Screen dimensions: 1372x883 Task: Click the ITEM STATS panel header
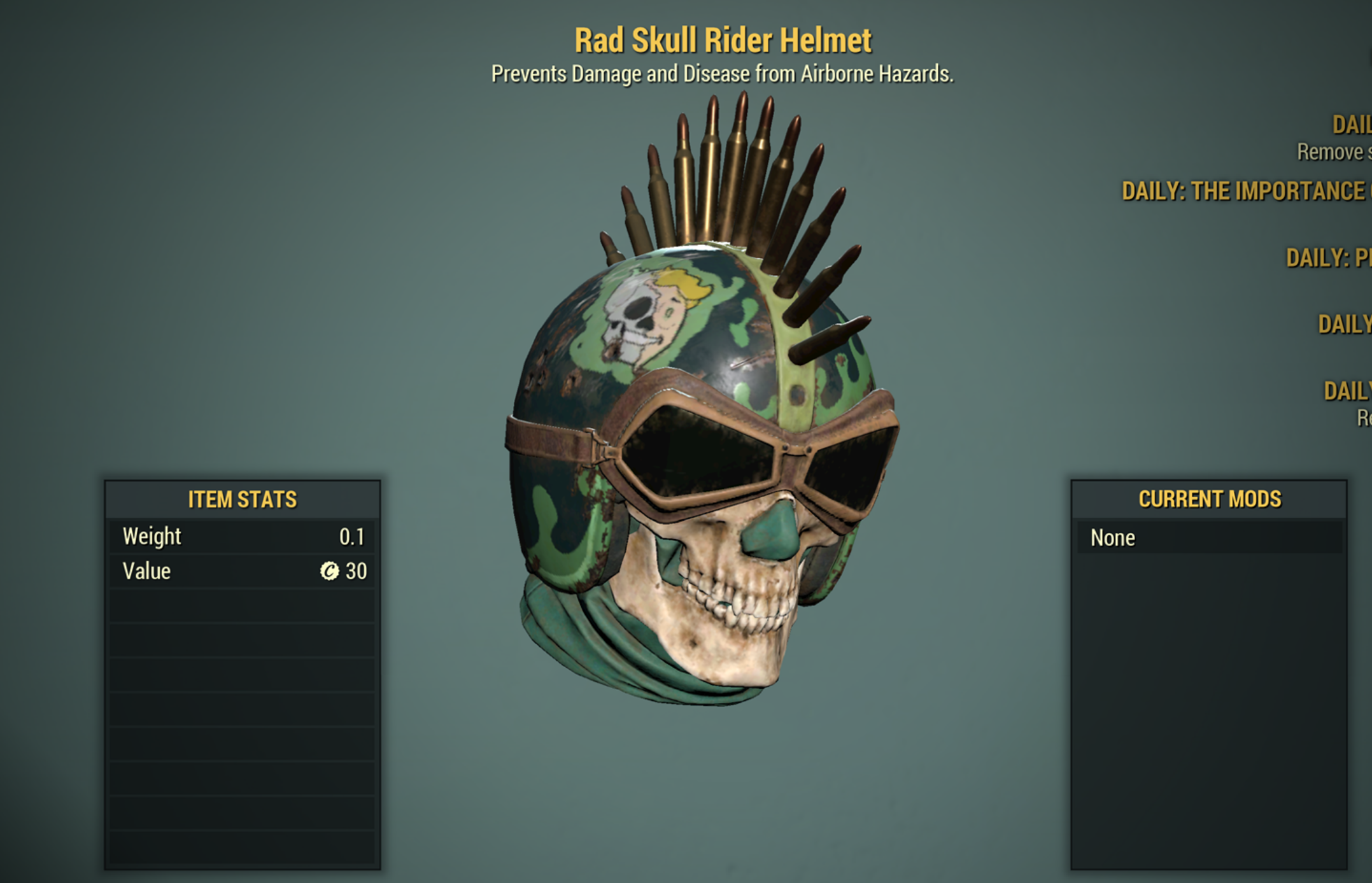(x=243, y=500)
